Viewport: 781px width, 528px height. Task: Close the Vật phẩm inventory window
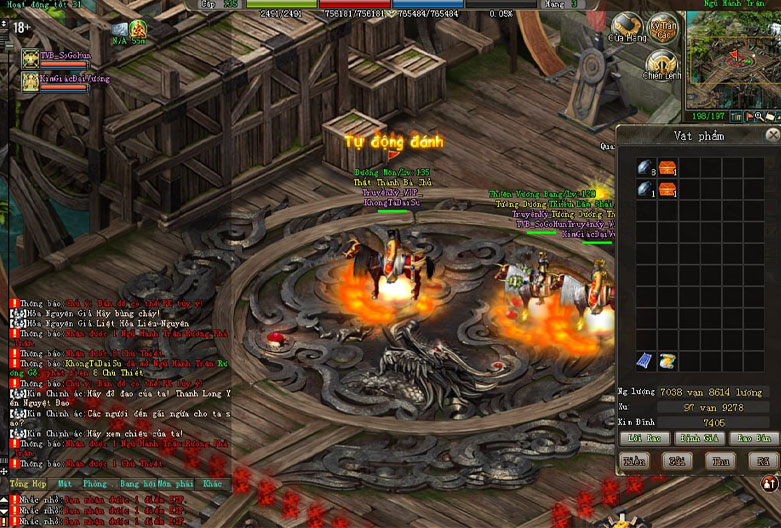pyautogui.click(x=772, y=134)
